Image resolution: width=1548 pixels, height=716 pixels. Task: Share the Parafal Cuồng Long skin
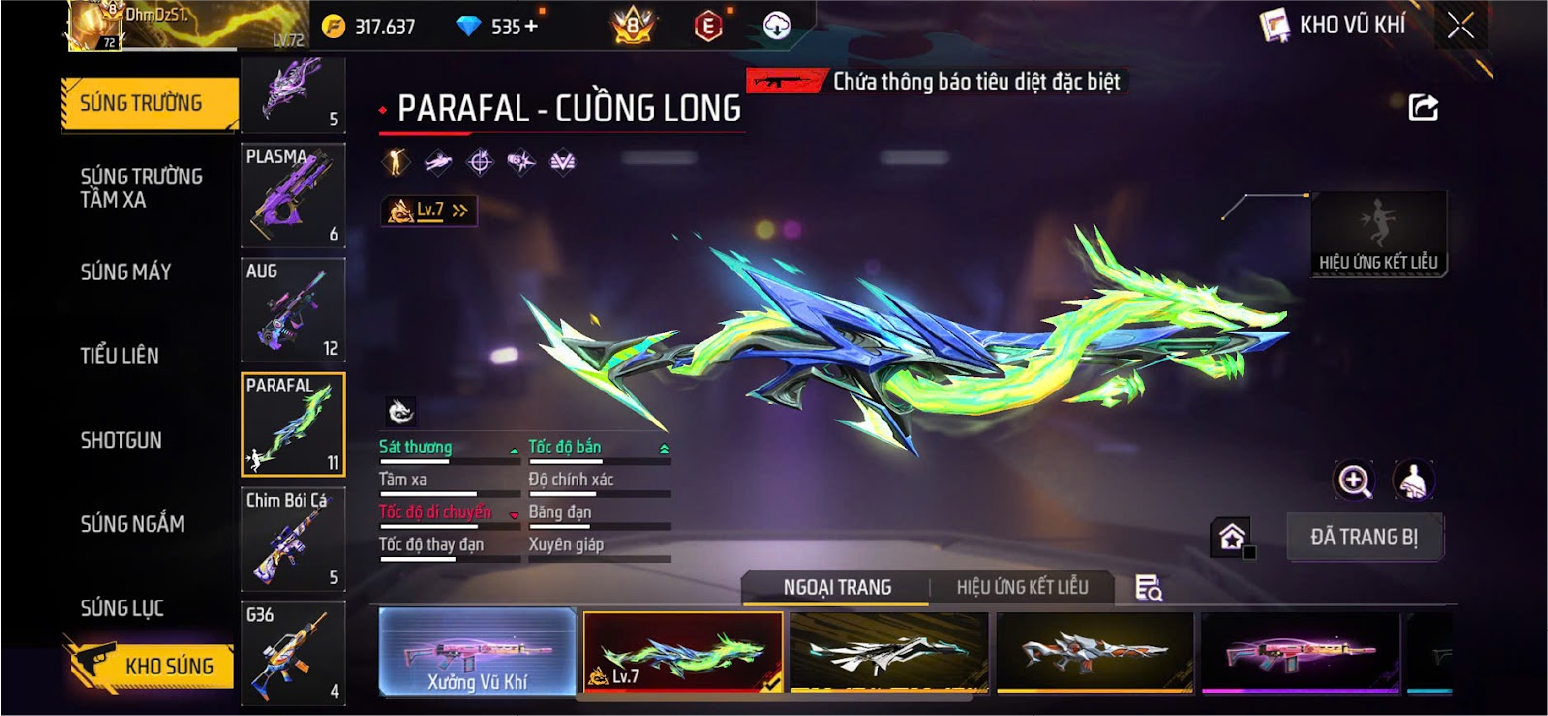pyautogui.click(x=1423, y=108)
